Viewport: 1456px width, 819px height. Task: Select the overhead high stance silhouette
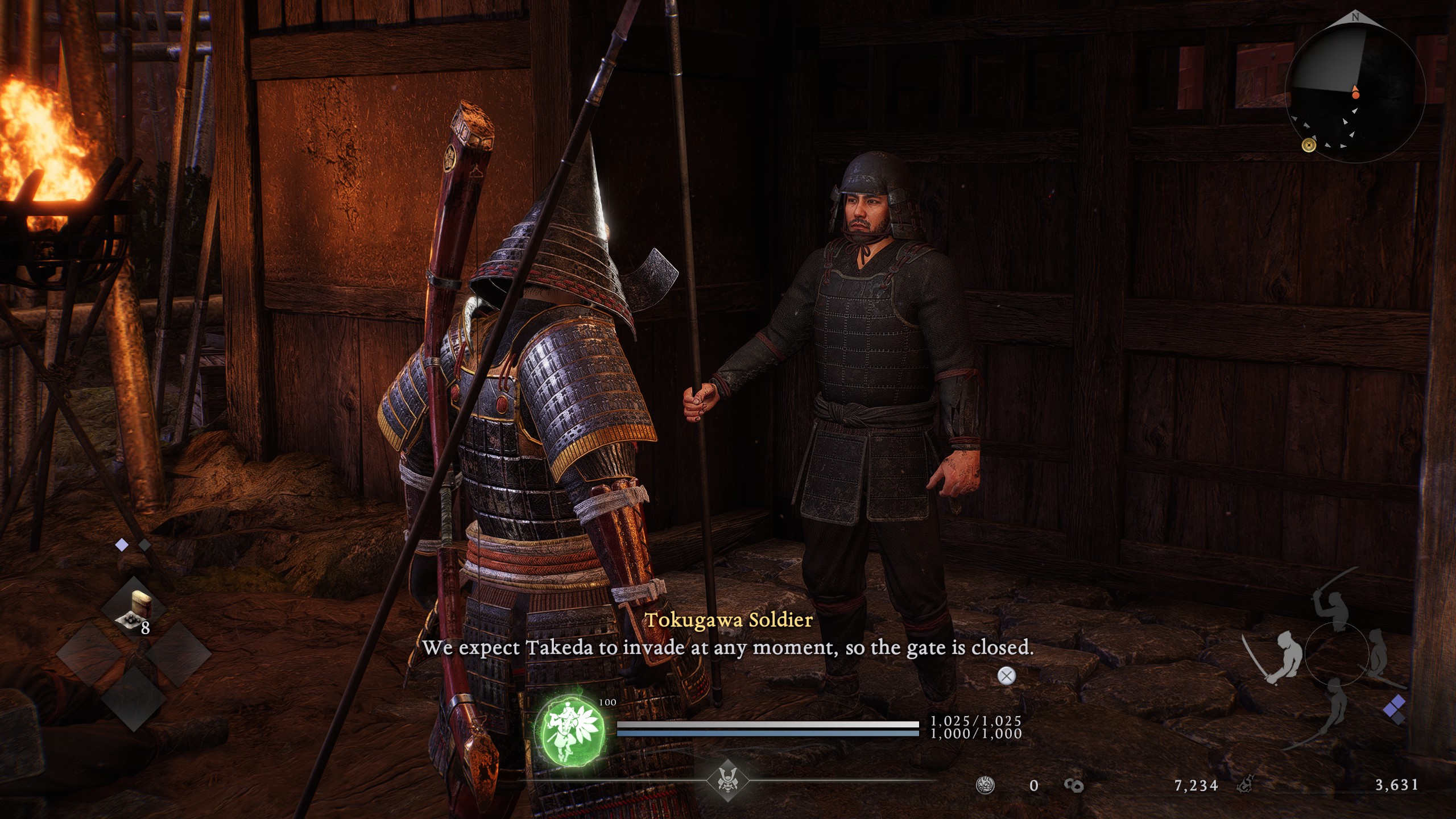(x=1333, y=609)
